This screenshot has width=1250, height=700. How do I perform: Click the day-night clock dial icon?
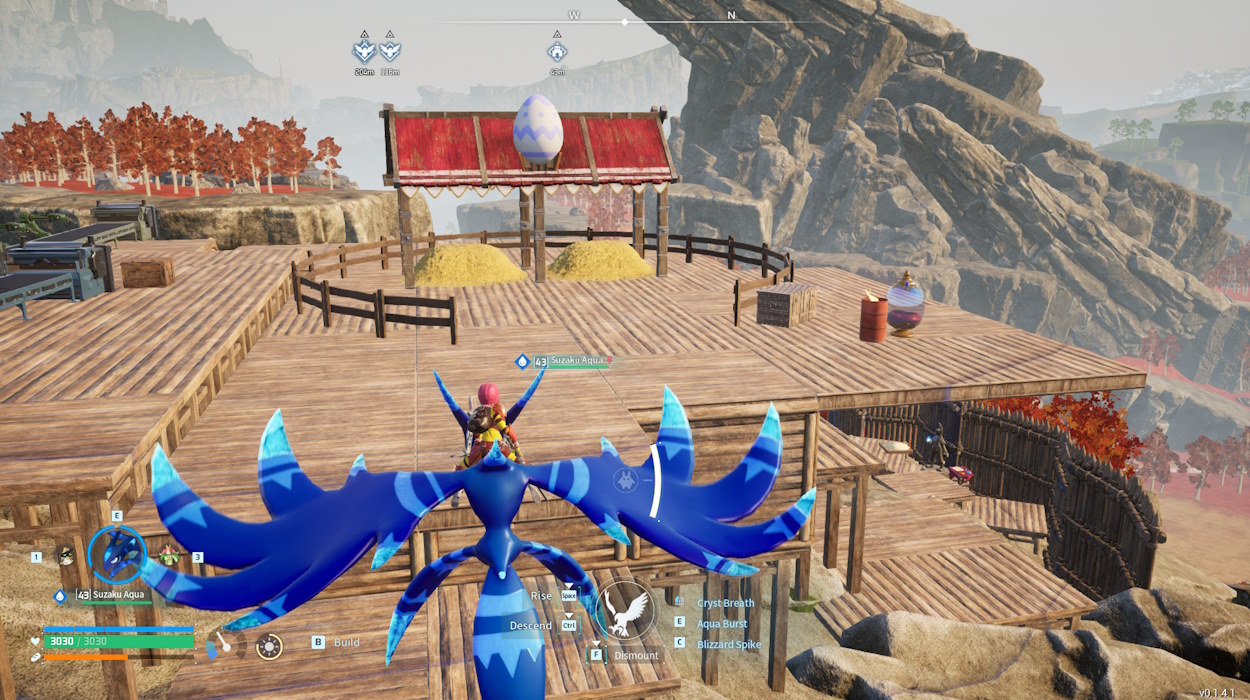tap(269, 646)
